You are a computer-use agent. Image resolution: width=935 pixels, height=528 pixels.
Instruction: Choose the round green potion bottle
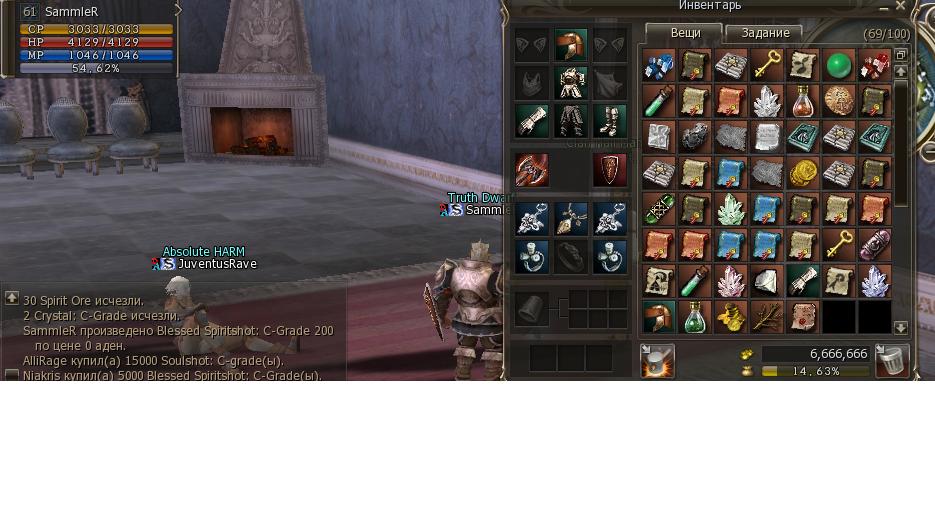694,317
